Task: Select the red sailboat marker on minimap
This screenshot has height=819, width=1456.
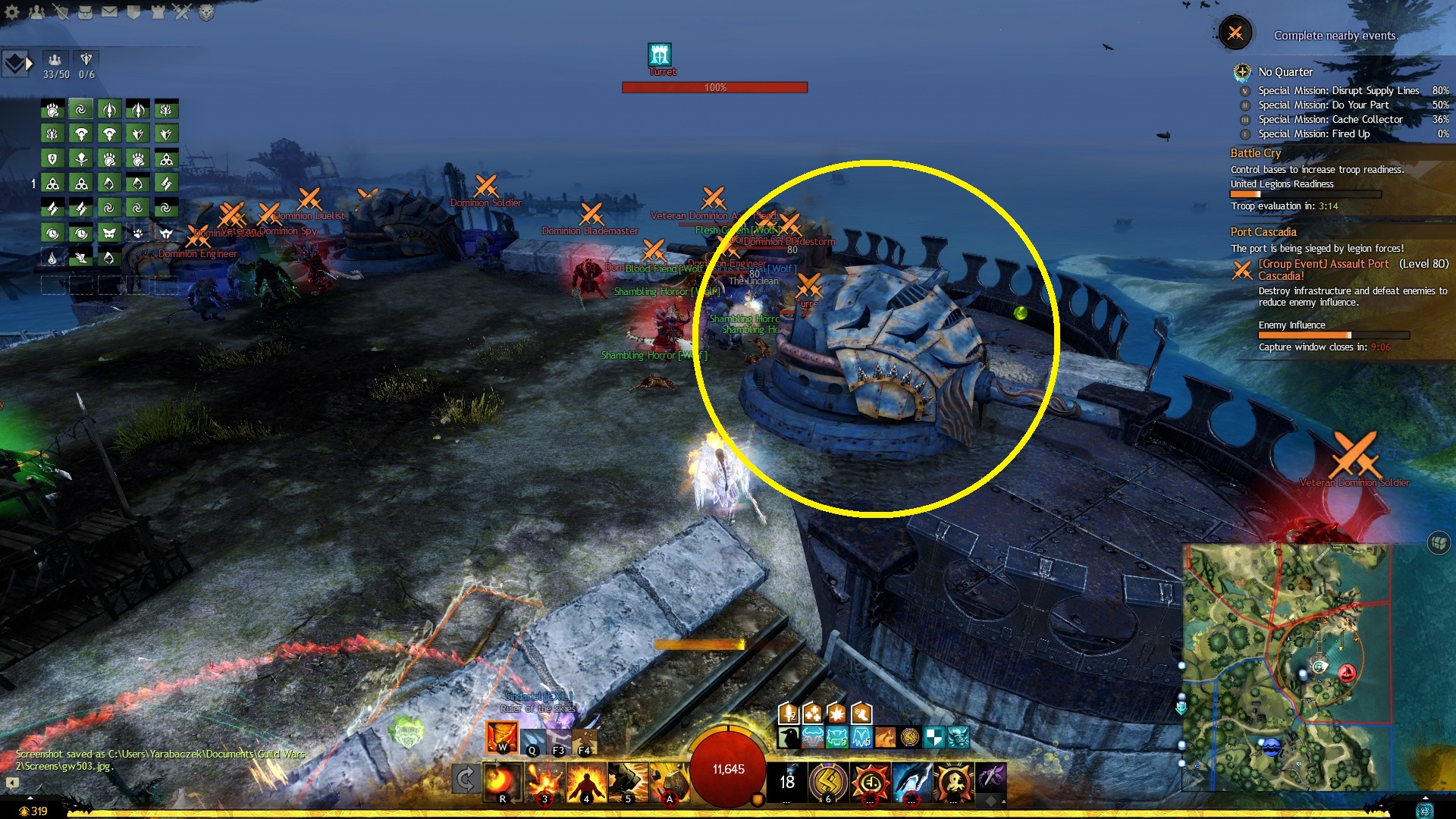Action: [x=1347, y=672]
